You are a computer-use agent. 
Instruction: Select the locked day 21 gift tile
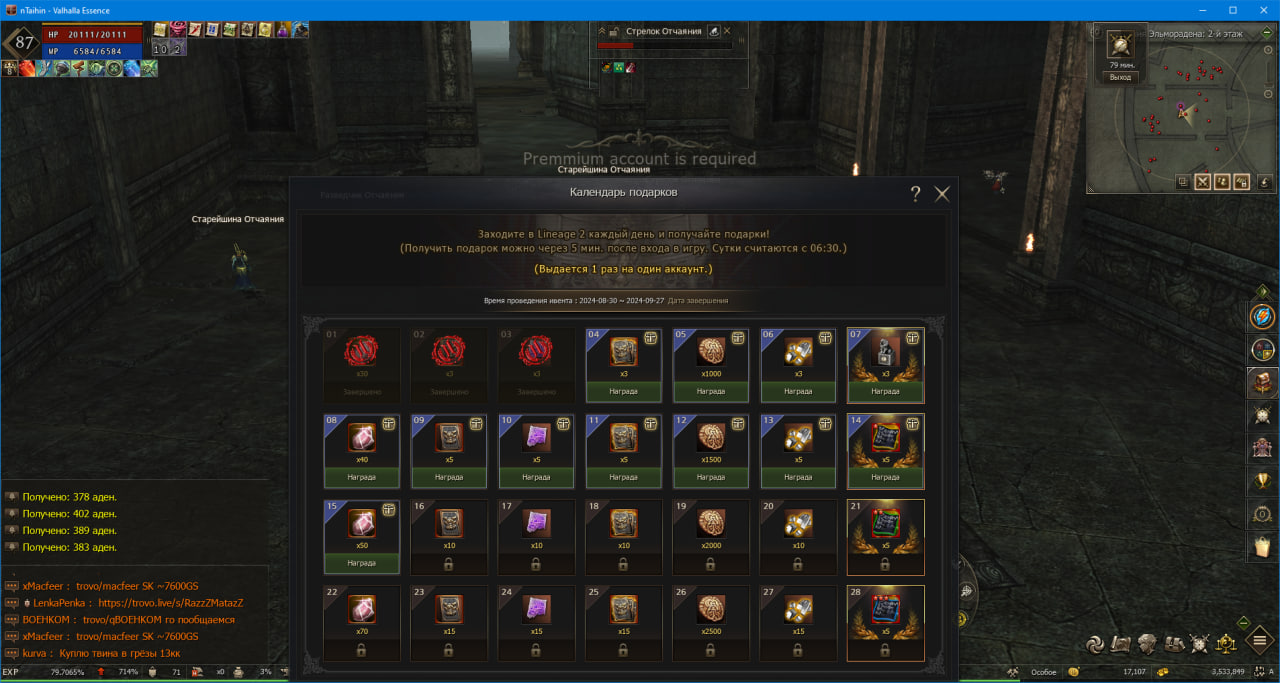coord(885,537)
